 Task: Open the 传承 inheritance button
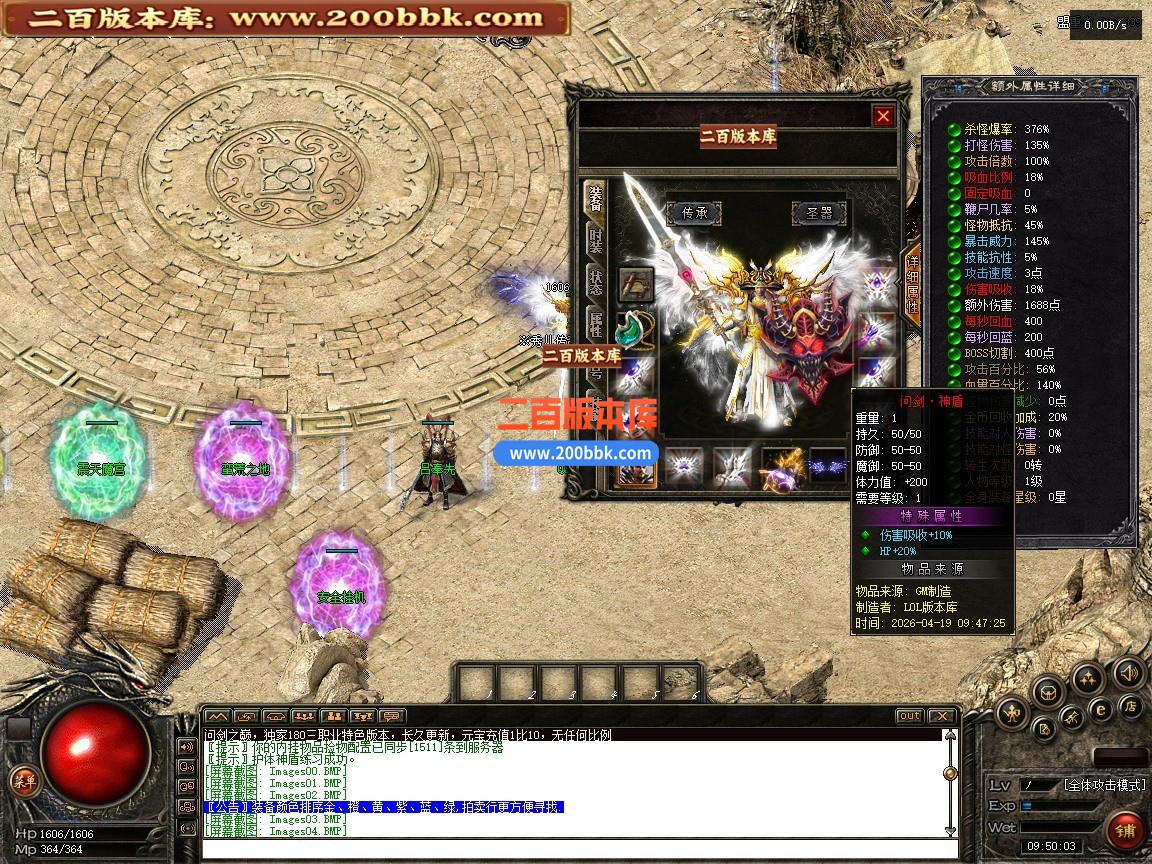tap(694, 213)
